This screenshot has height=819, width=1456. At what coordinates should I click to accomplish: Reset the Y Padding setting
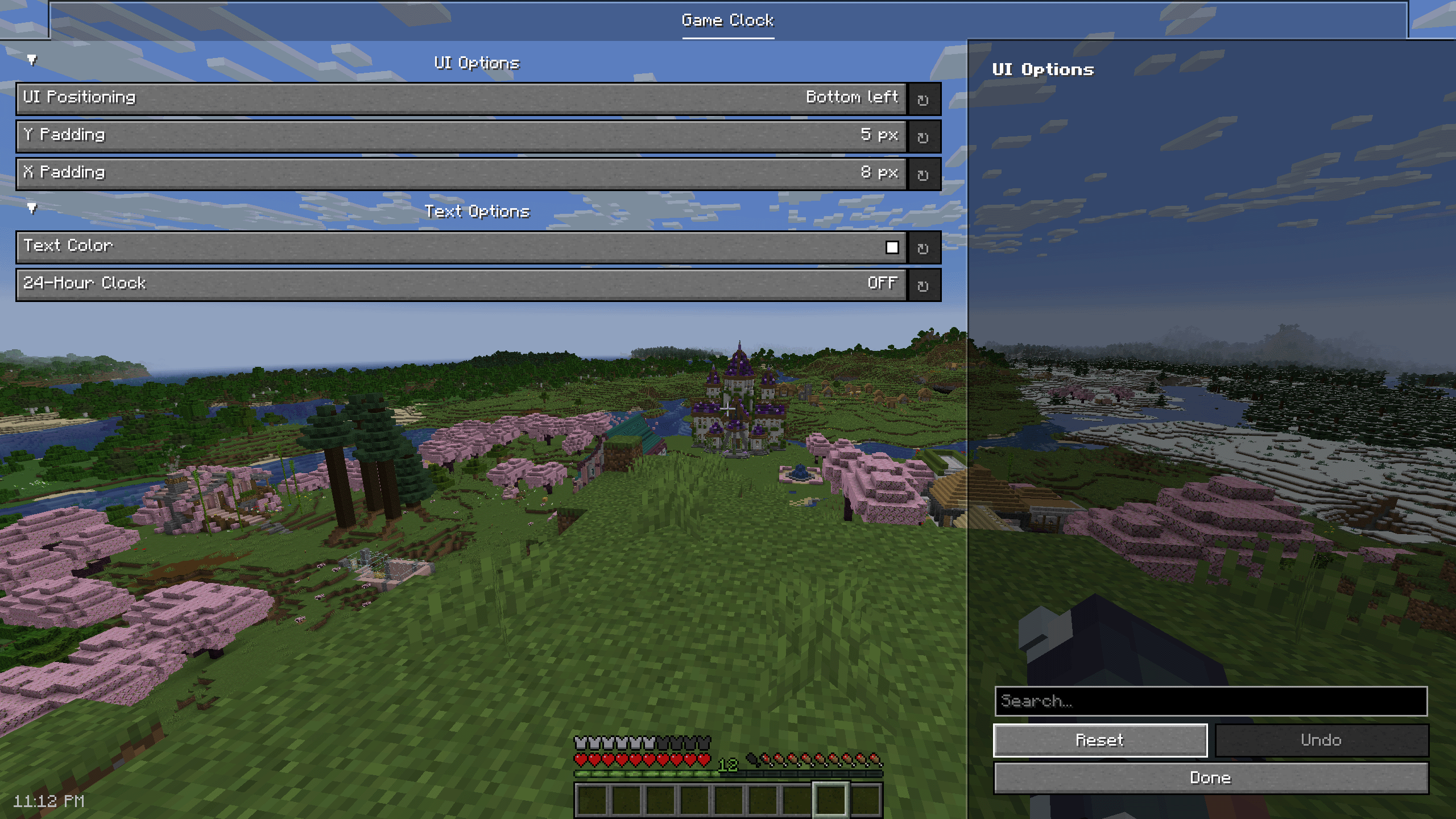[x=924, y=136]
